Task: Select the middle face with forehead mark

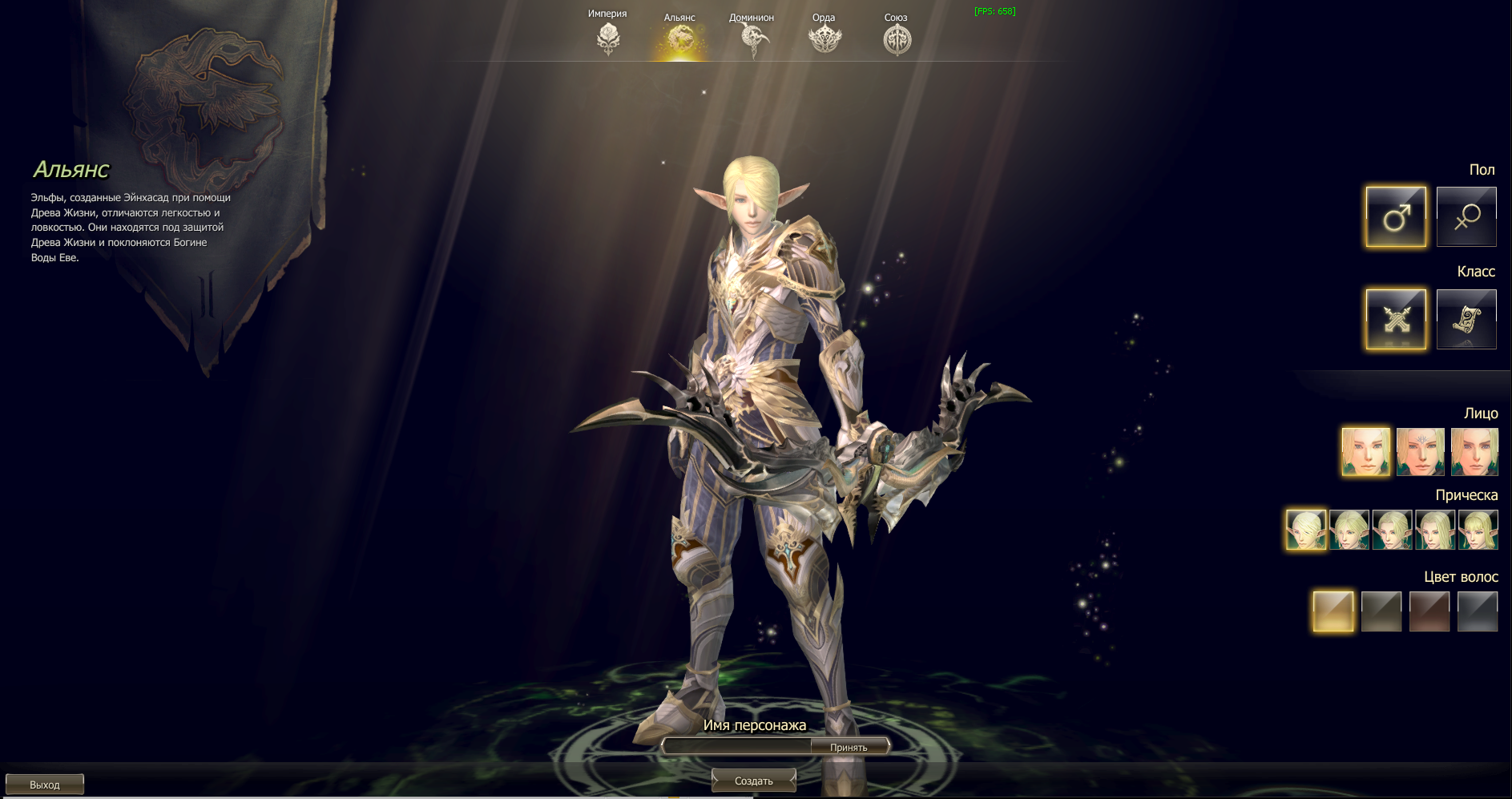Action: [x=1421, y=452]
